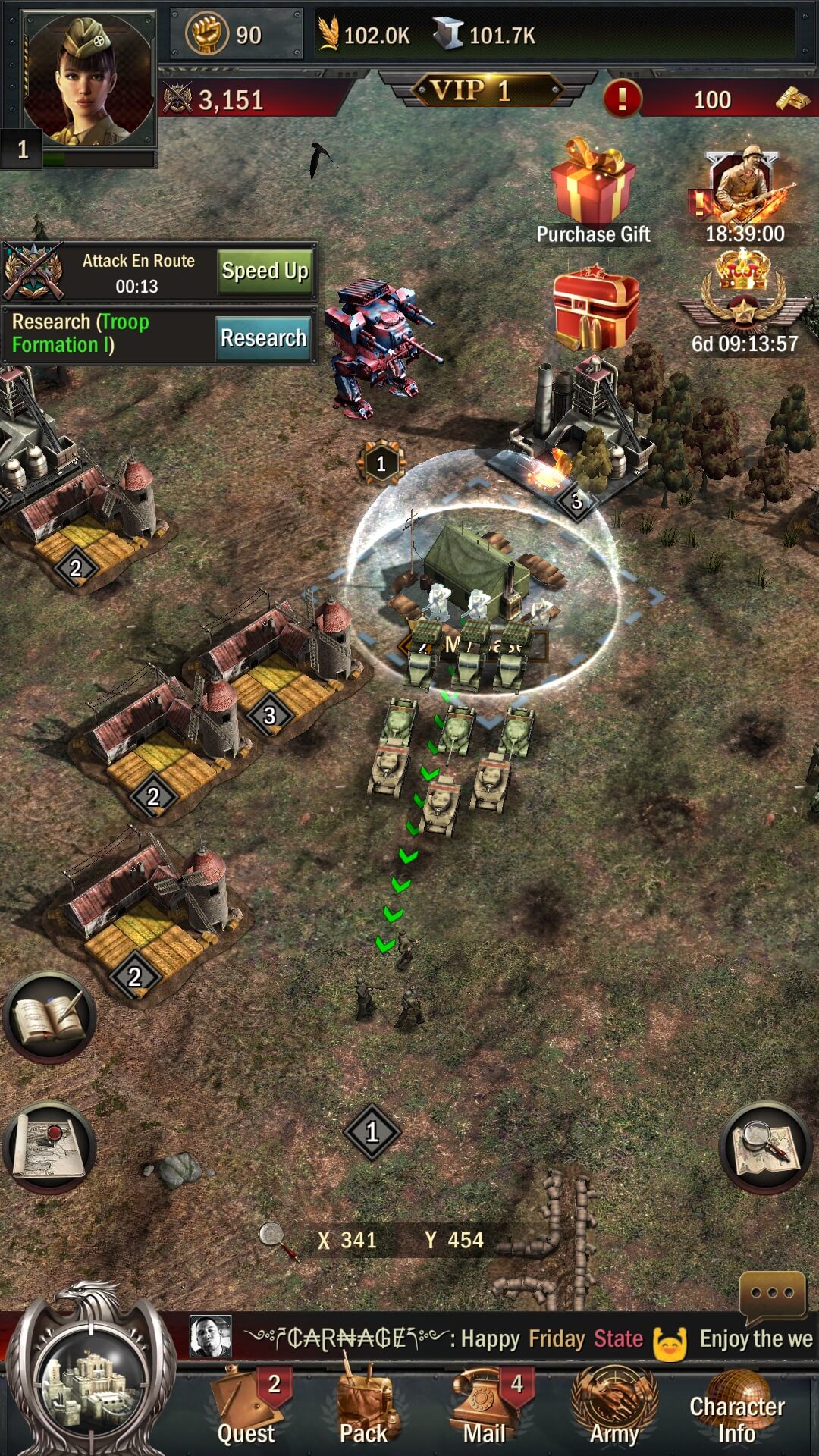Open the map search magnifier button
Screen dimensions: 819x1456
point(765,1147)
